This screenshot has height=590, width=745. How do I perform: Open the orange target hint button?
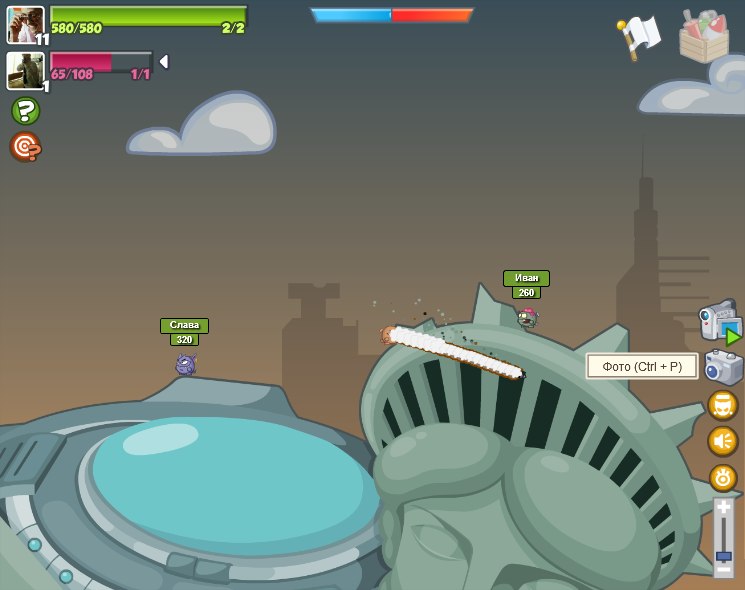click(25, 147)
